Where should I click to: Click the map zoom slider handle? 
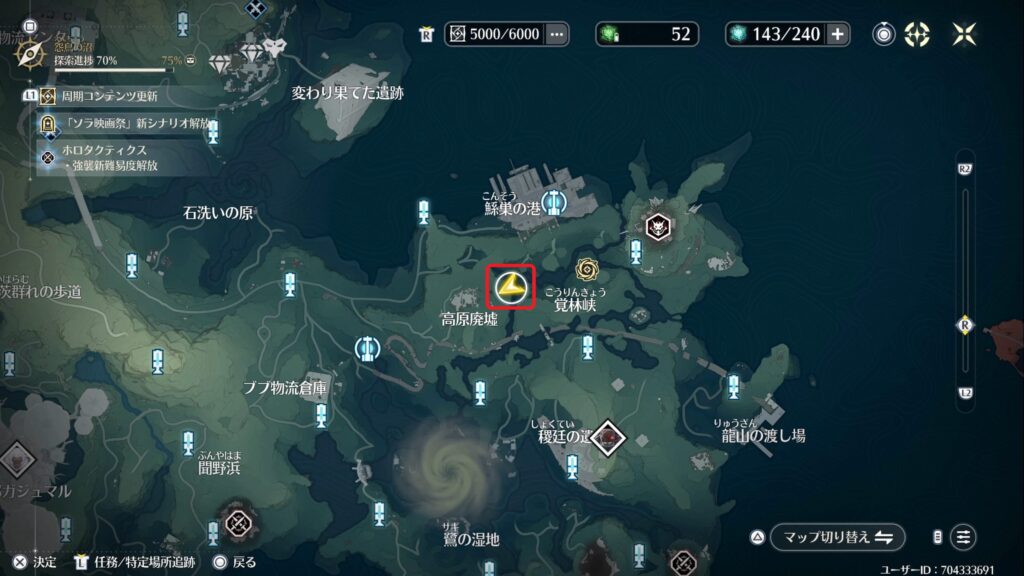point(965,324)
